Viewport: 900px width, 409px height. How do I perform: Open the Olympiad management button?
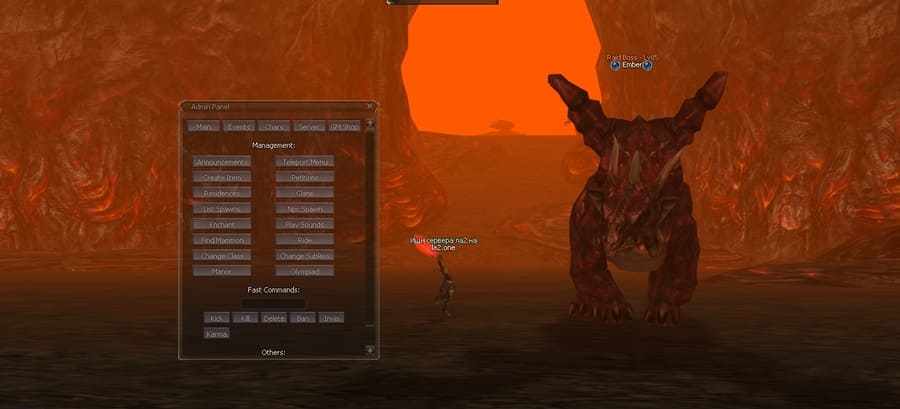[305, 271]
